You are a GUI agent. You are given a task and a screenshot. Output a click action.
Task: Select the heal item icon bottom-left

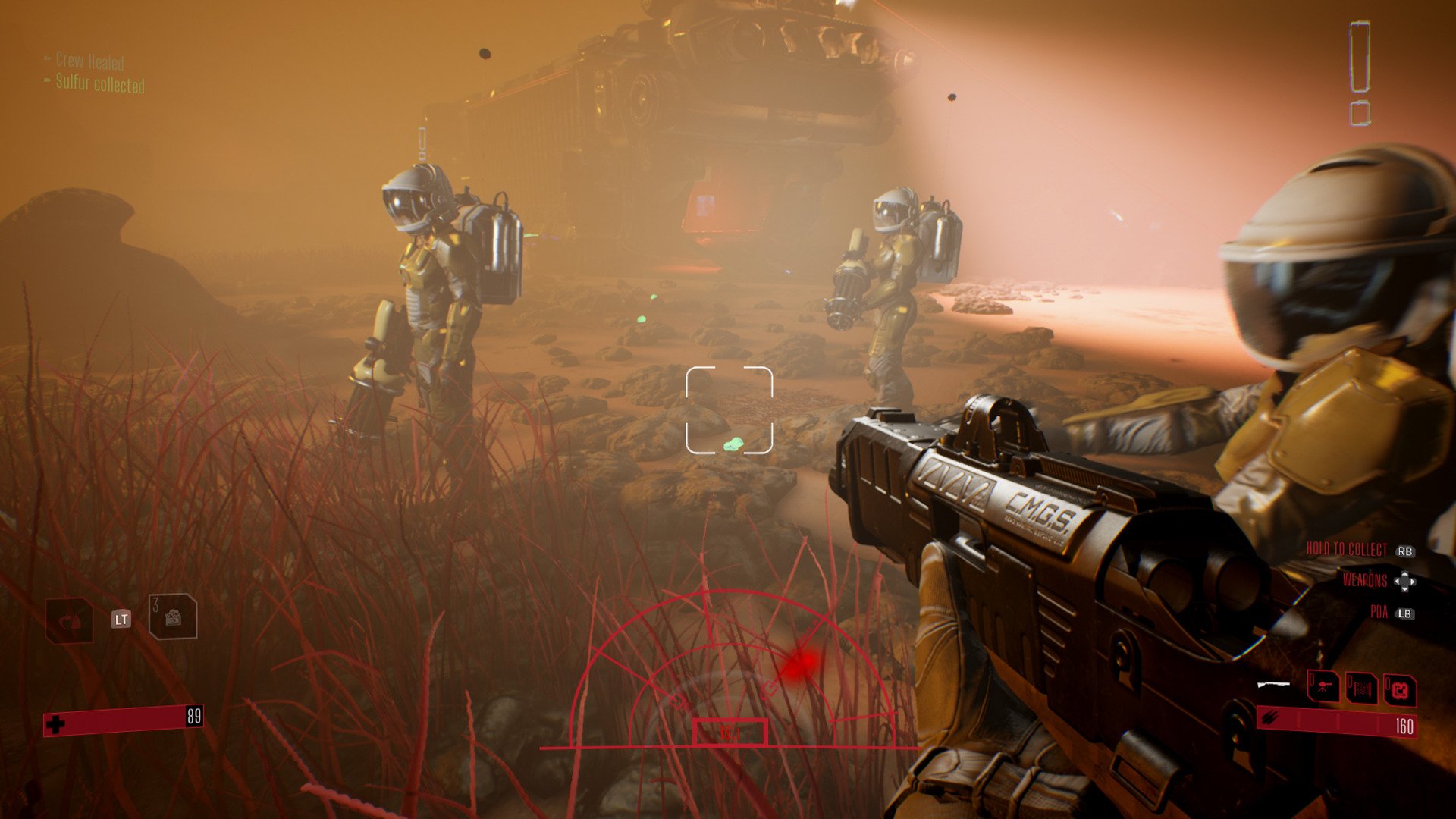pos(68,618)
